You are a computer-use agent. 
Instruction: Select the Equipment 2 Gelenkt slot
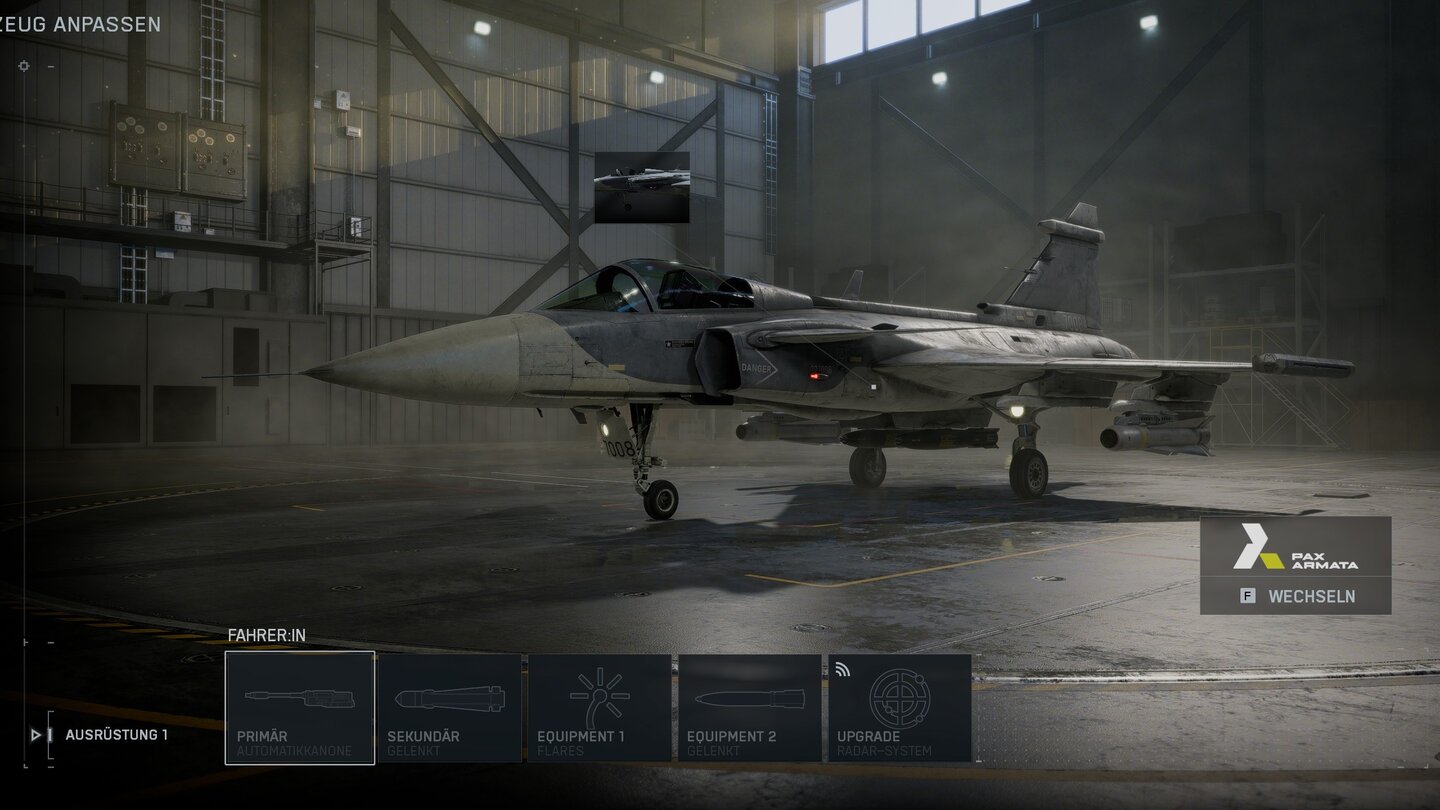coord(750,708)
